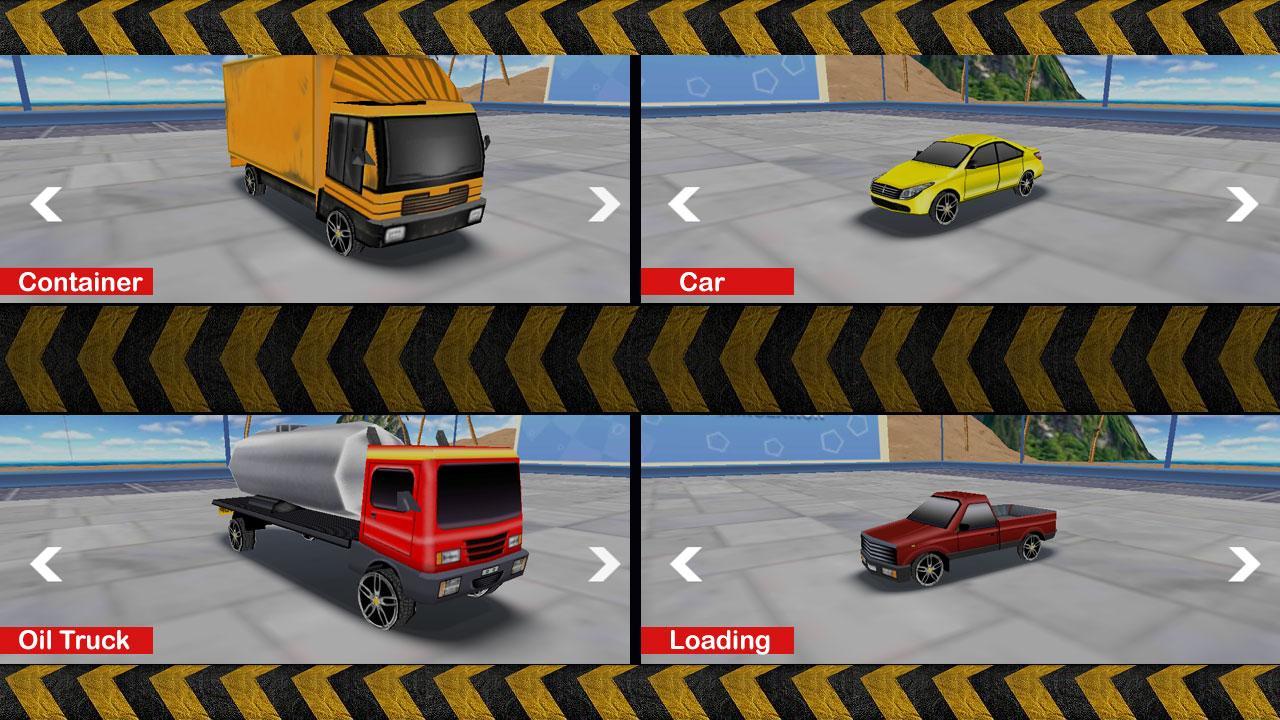Select the Oil Truck label
The image size is (1280, 720).
[x=78, y=640]
